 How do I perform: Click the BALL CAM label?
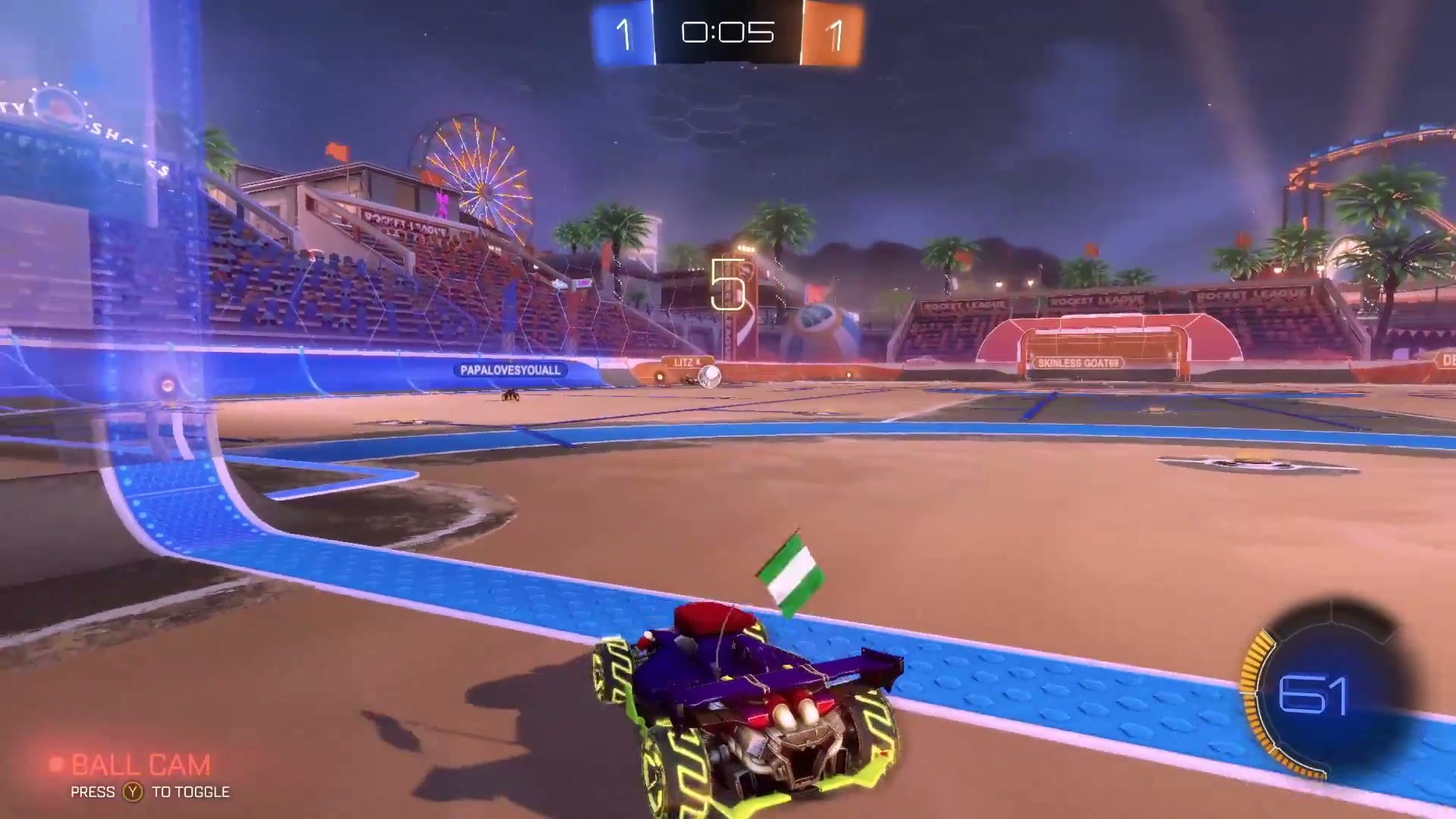click(139, 764)
